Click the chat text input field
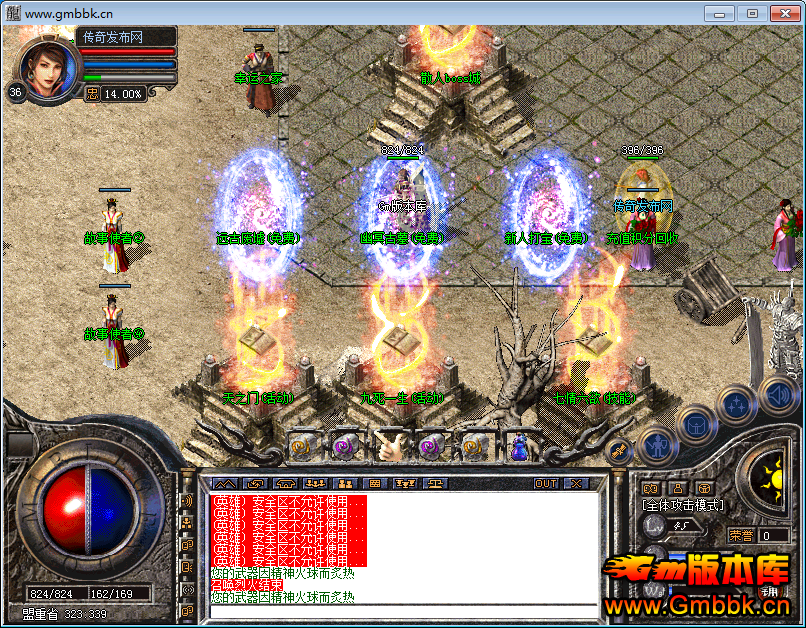This screenshot has width=806, height=628. pyautogui.click(x=400, y=610)
